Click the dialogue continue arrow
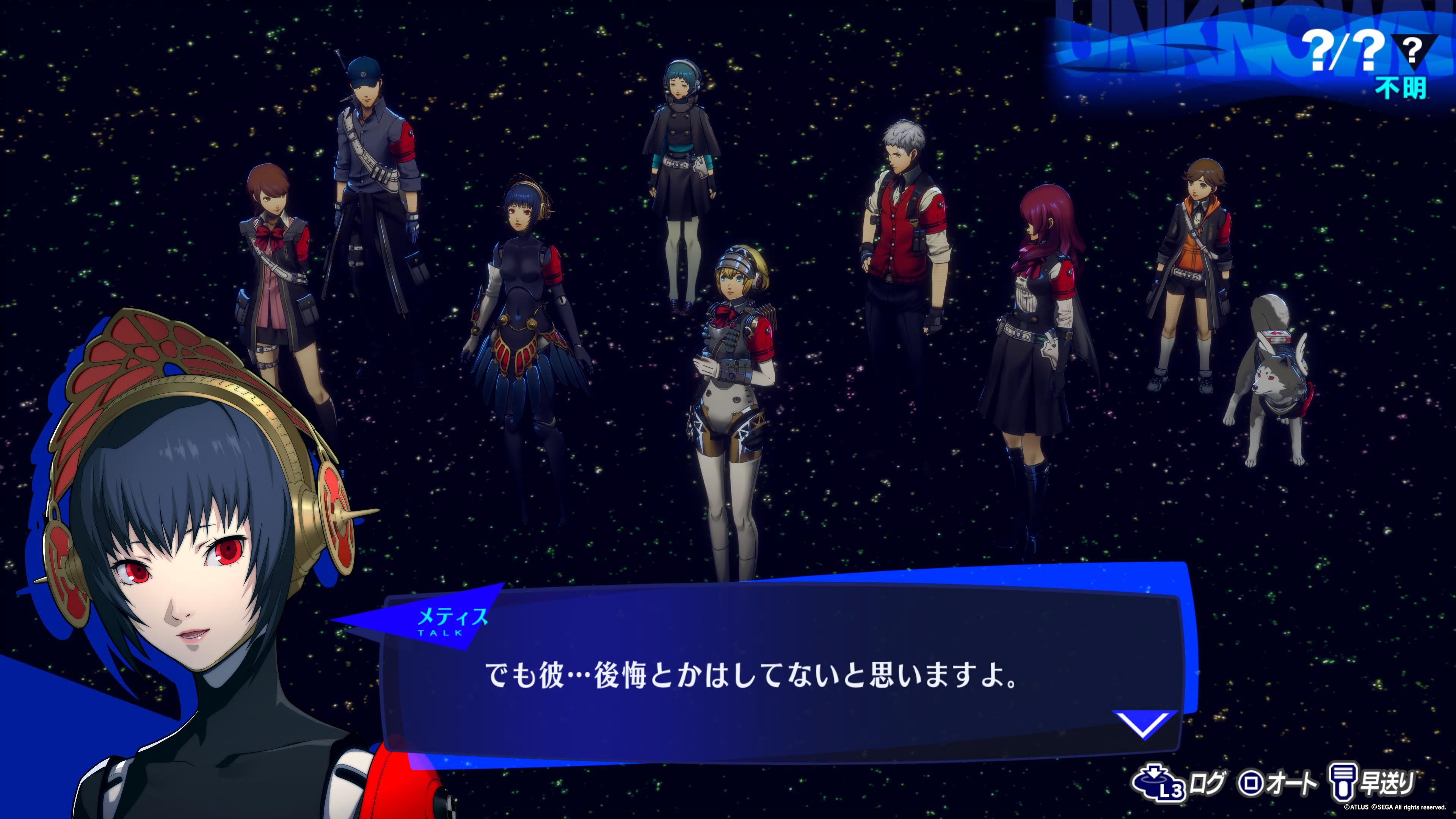Viewport: 1456px width, 819px height. click(x=1145, y=724)
